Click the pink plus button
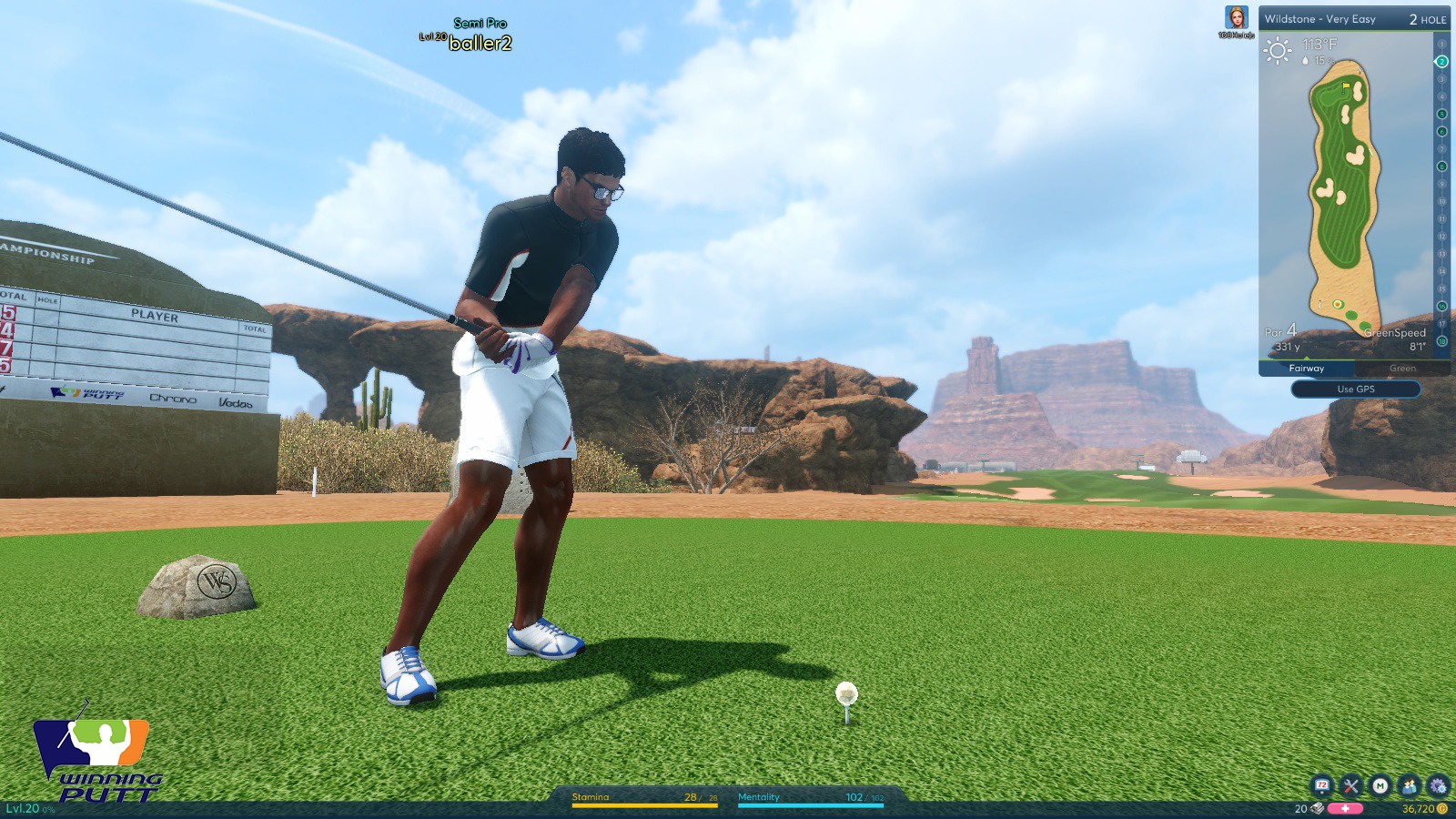 point(1345,808)
